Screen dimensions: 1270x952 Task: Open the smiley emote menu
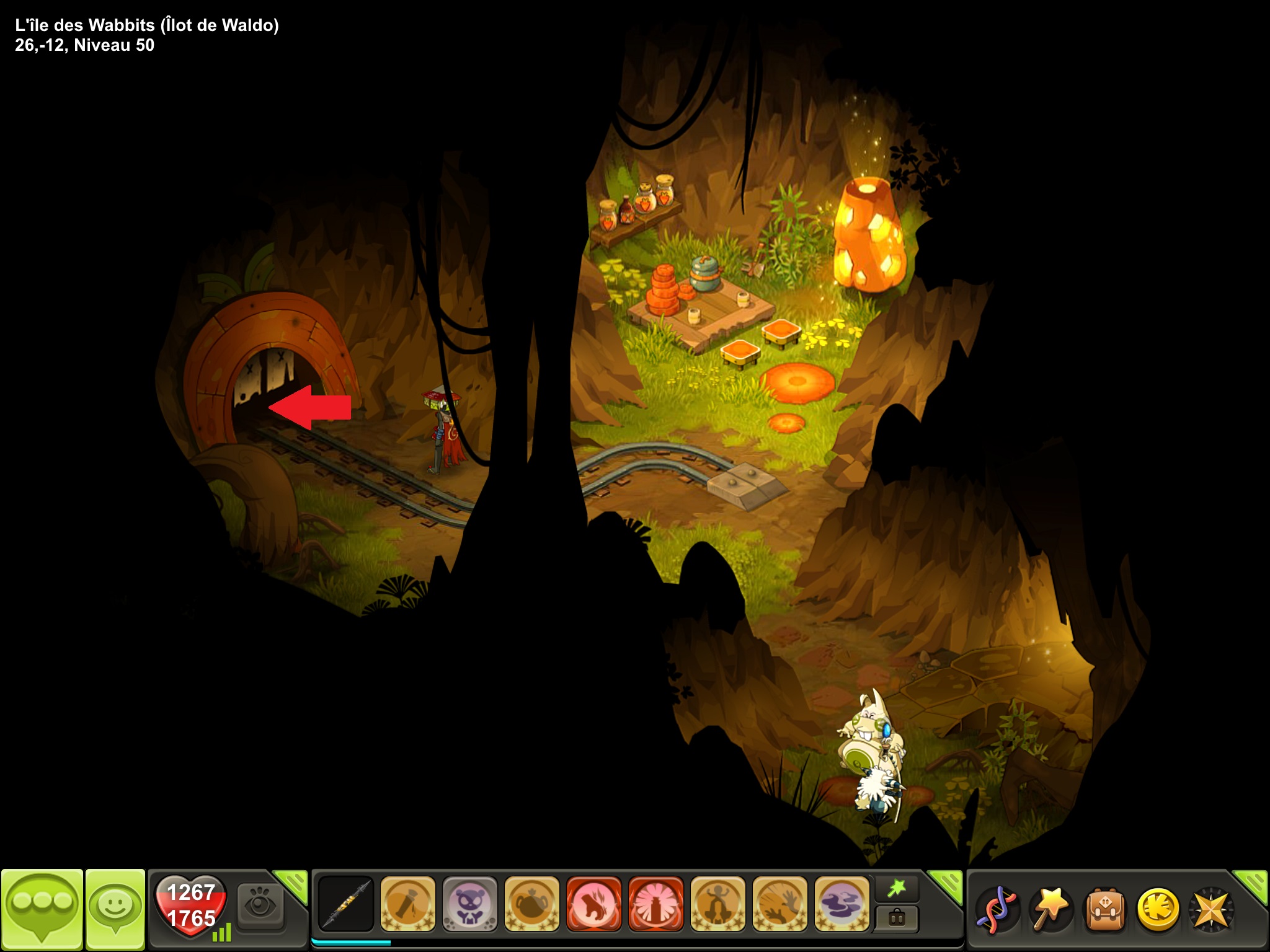pos(115,909)
